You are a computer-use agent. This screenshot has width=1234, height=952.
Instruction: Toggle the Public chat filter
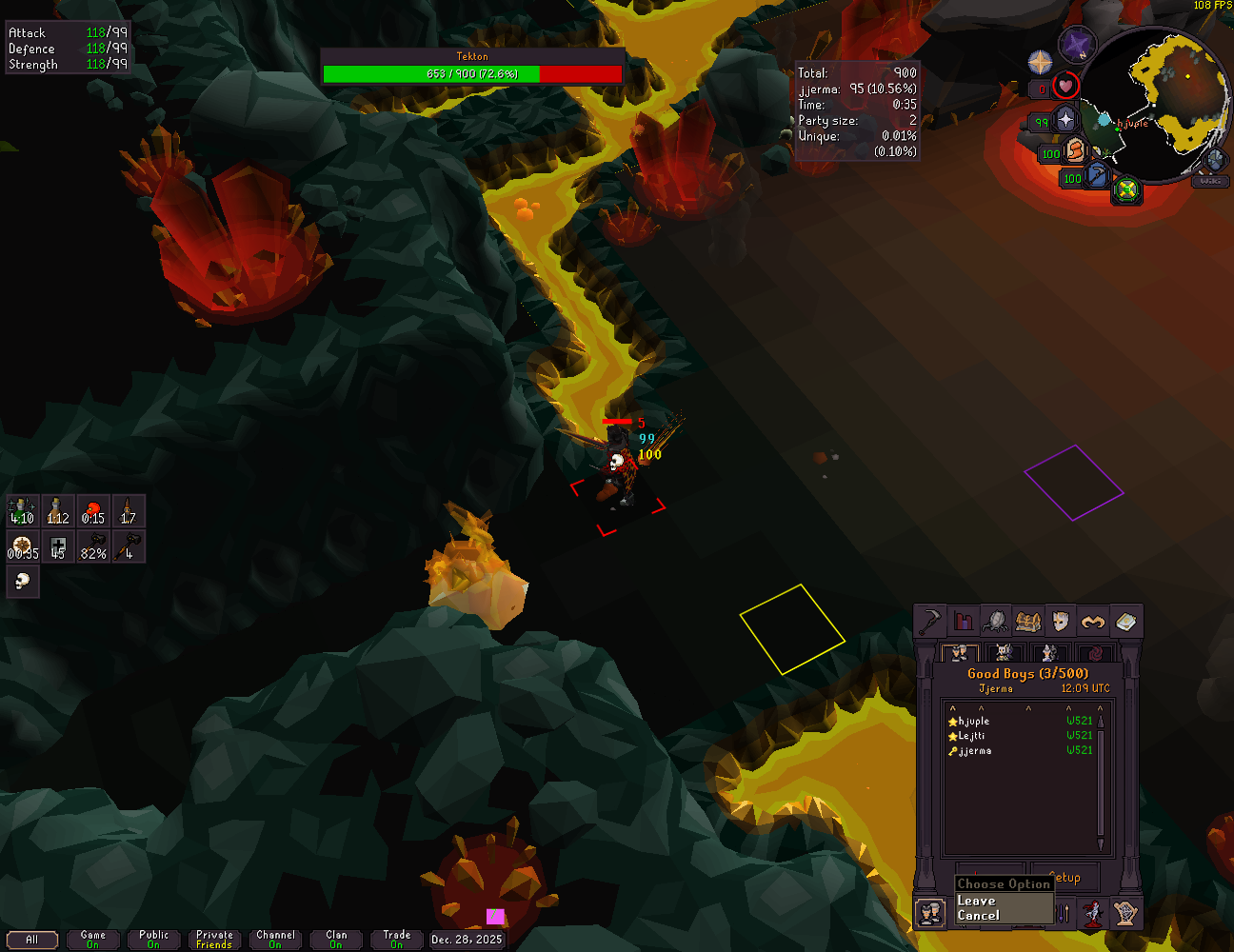pos(153,940)
